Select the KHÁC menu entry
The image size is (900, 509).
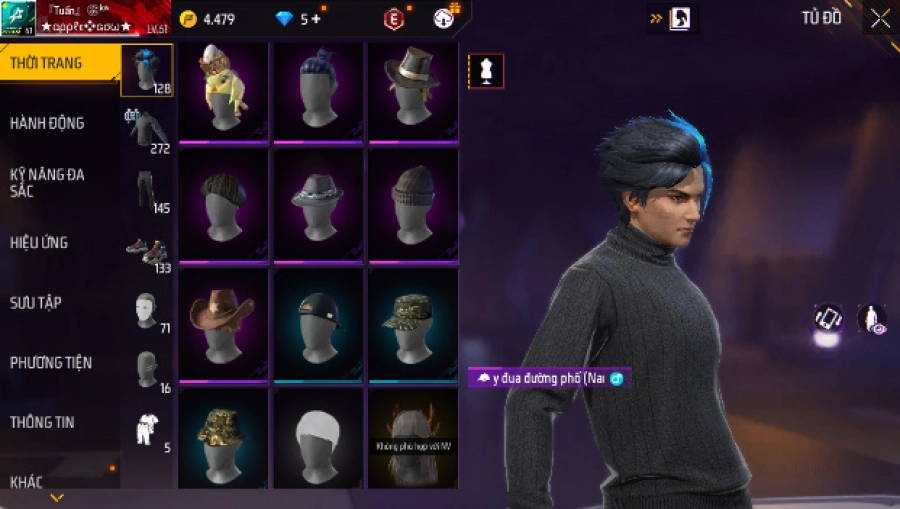point(27,482)
